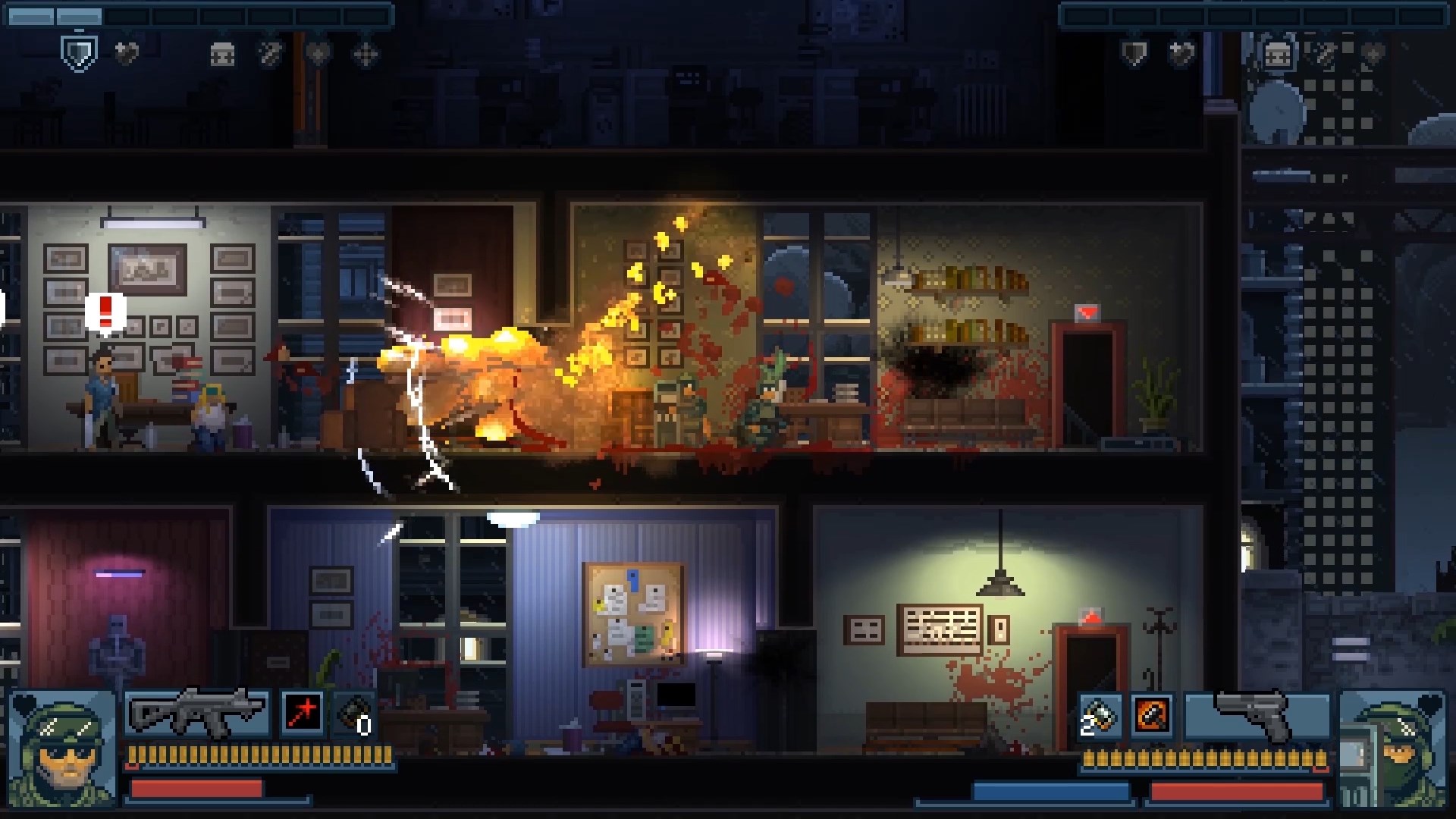This screenshot has width=1456, height=819.
Task: Toggle the gas mask perk in the top-right bar
Action: point(1277,53)
